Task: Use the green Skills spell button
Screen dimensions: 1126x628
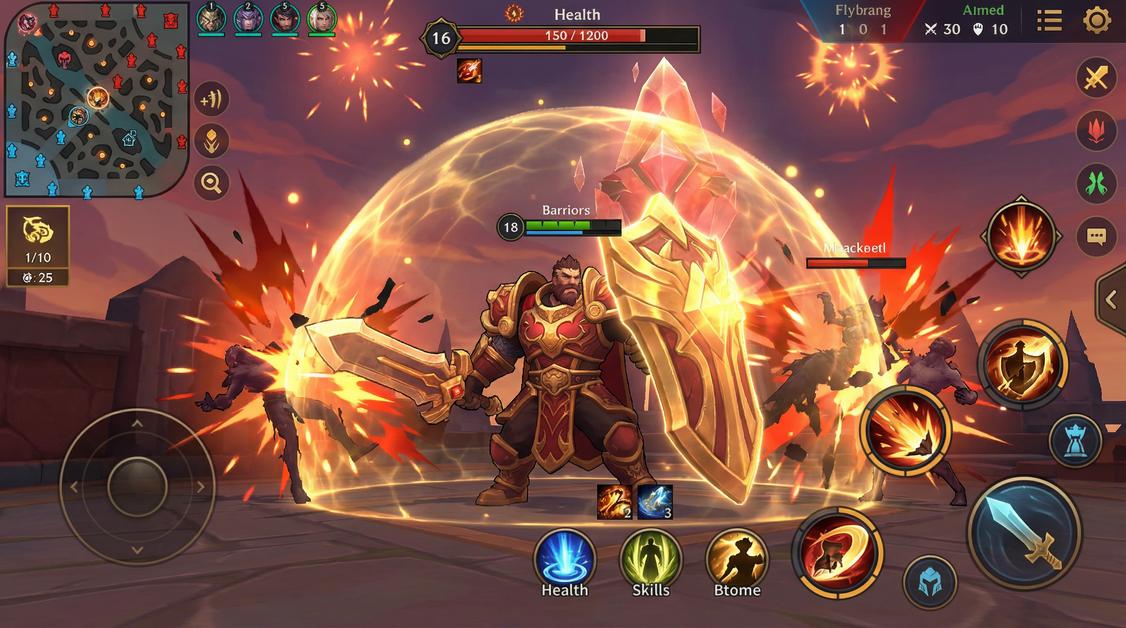Action: click(x=651, y=558)
